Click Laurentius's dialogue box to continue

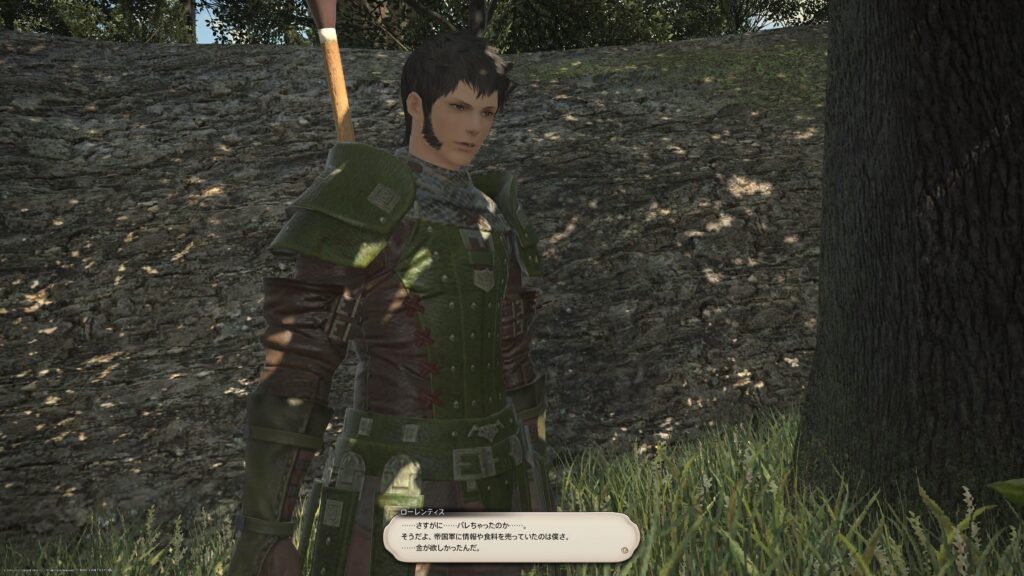511,537
